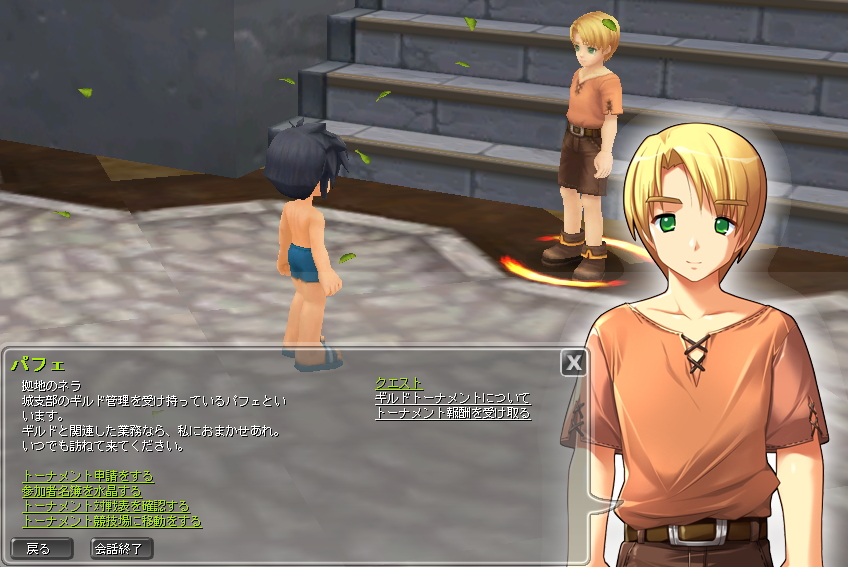Click the 戻る back button
This screenshot has width=848, height=567.
click(41, 548)
